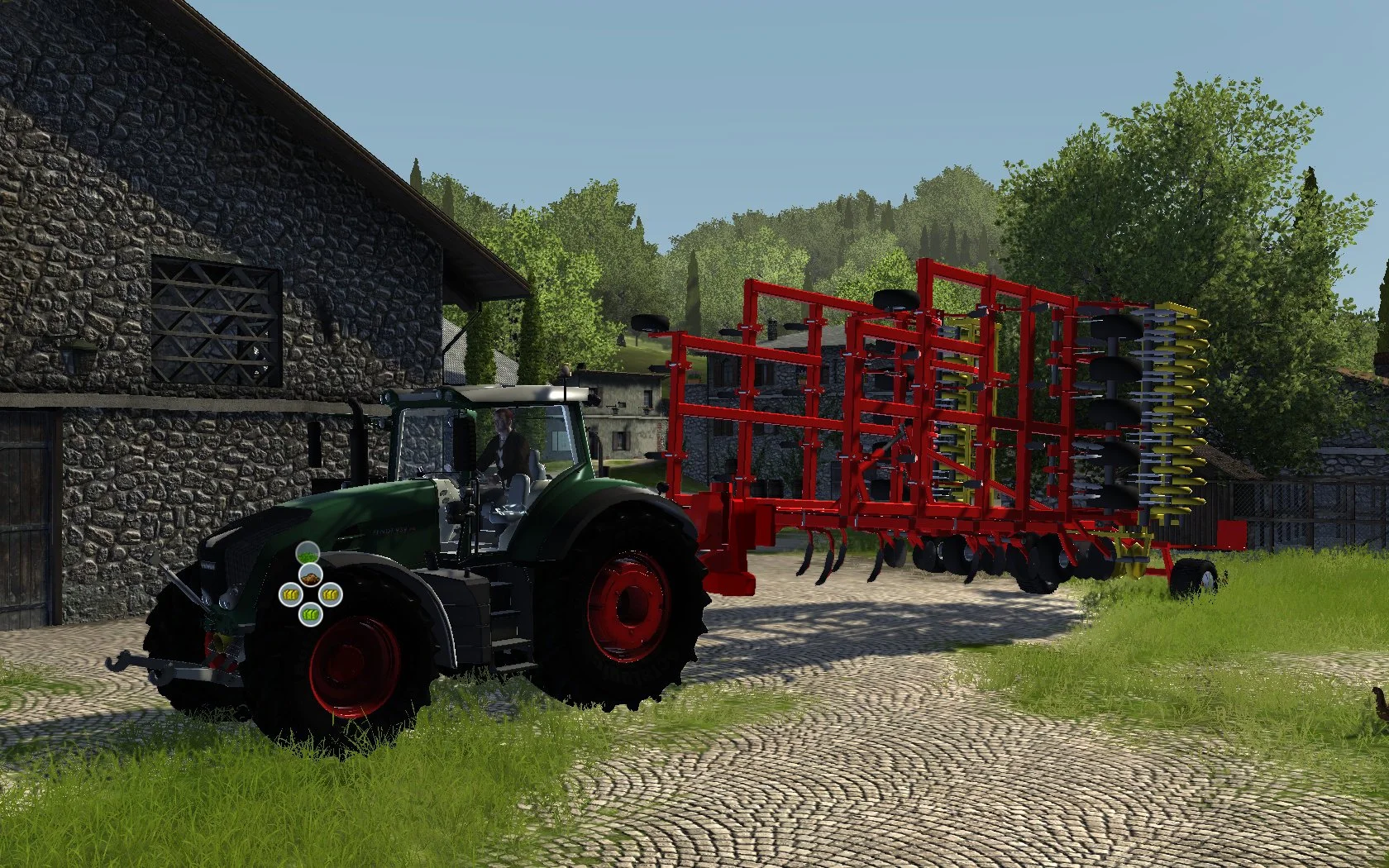Click the bottom icon of the radial menu
This screenshot has height=868, width=1389.
click(x=312, y=614)
